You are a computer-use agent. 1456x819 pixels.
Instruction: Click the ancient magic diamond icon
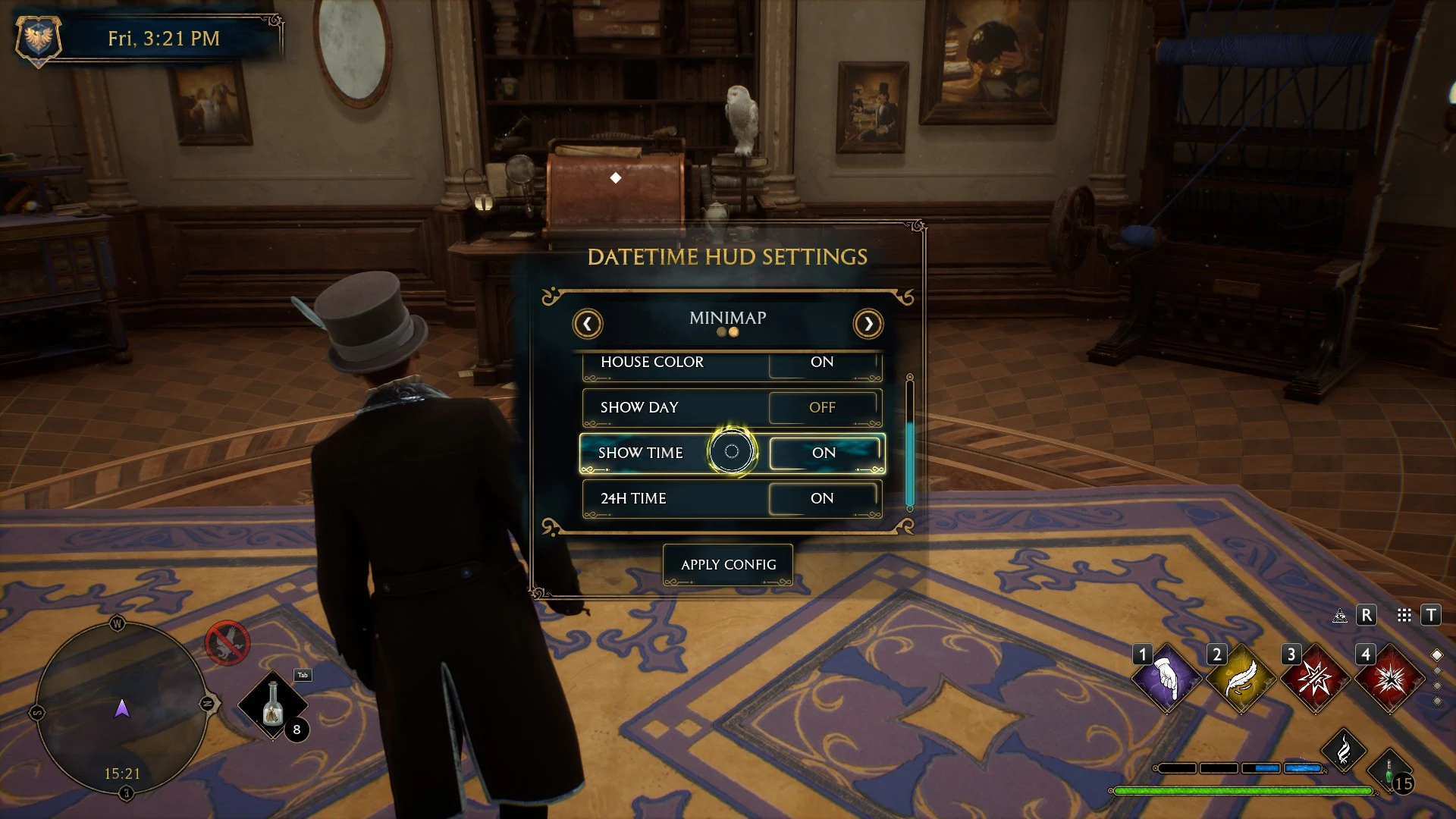point(1343,751)
